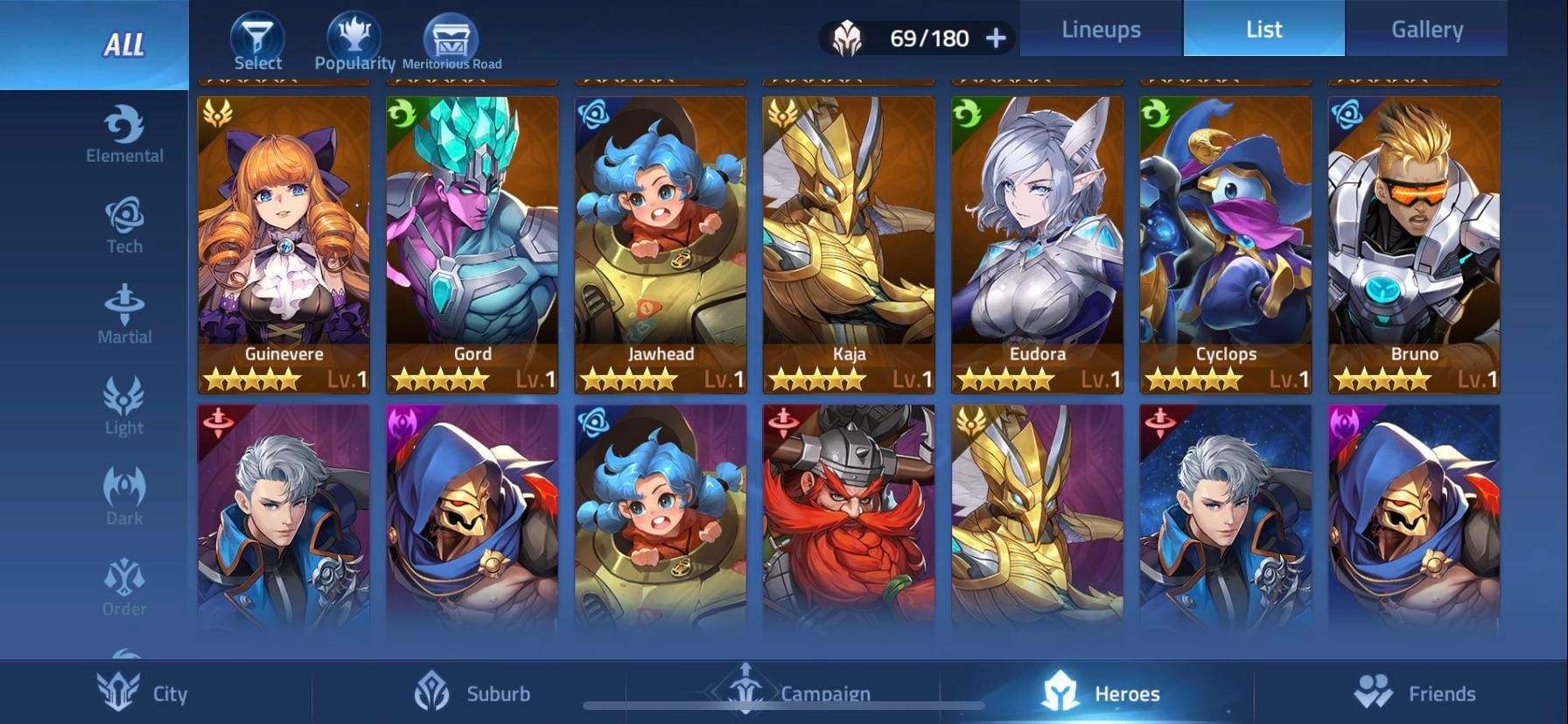Choose the Guinevere hero card

click(x=283, y=244)
